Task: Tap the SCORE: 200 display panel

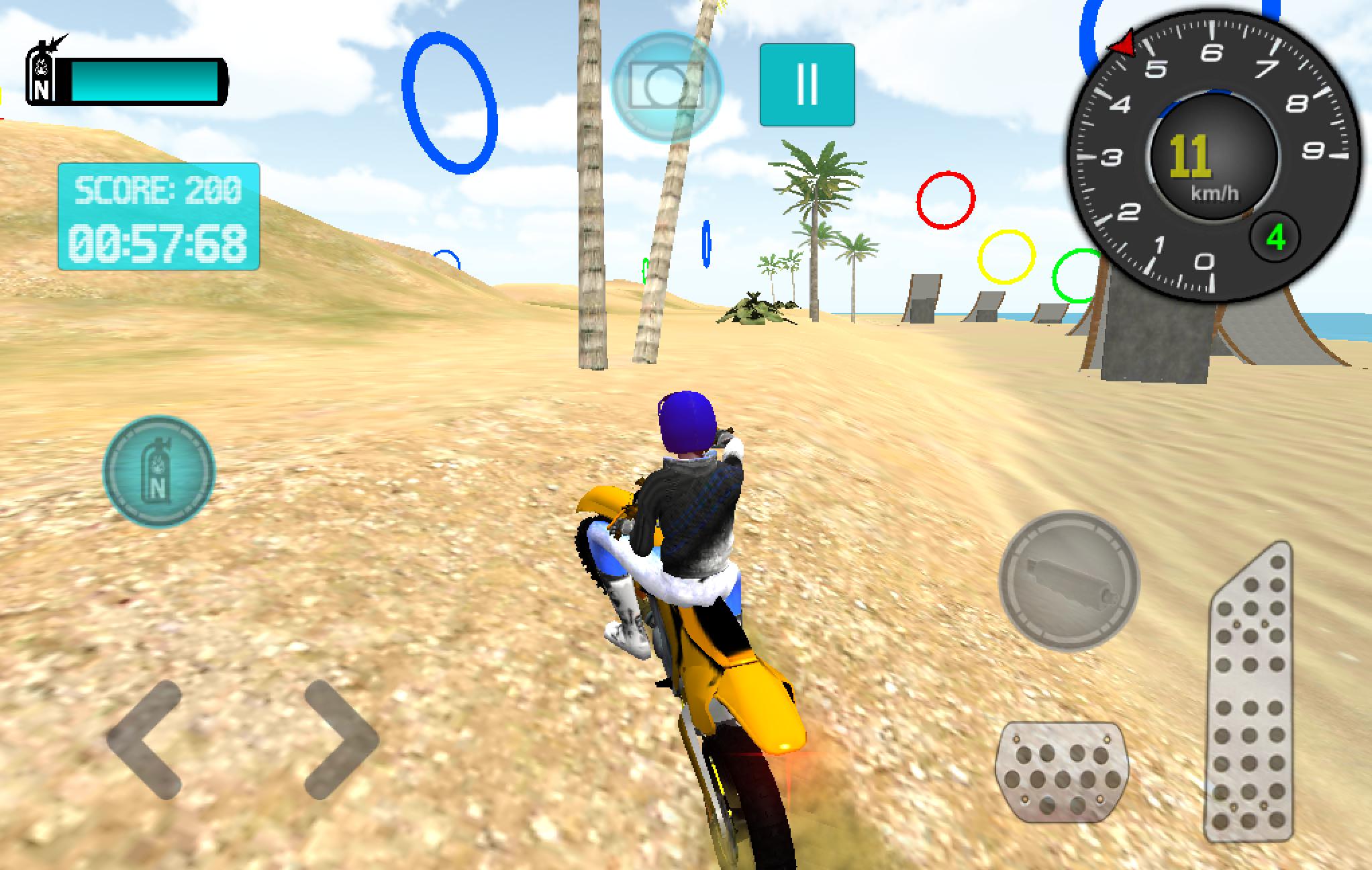Action: click(158, 191)
